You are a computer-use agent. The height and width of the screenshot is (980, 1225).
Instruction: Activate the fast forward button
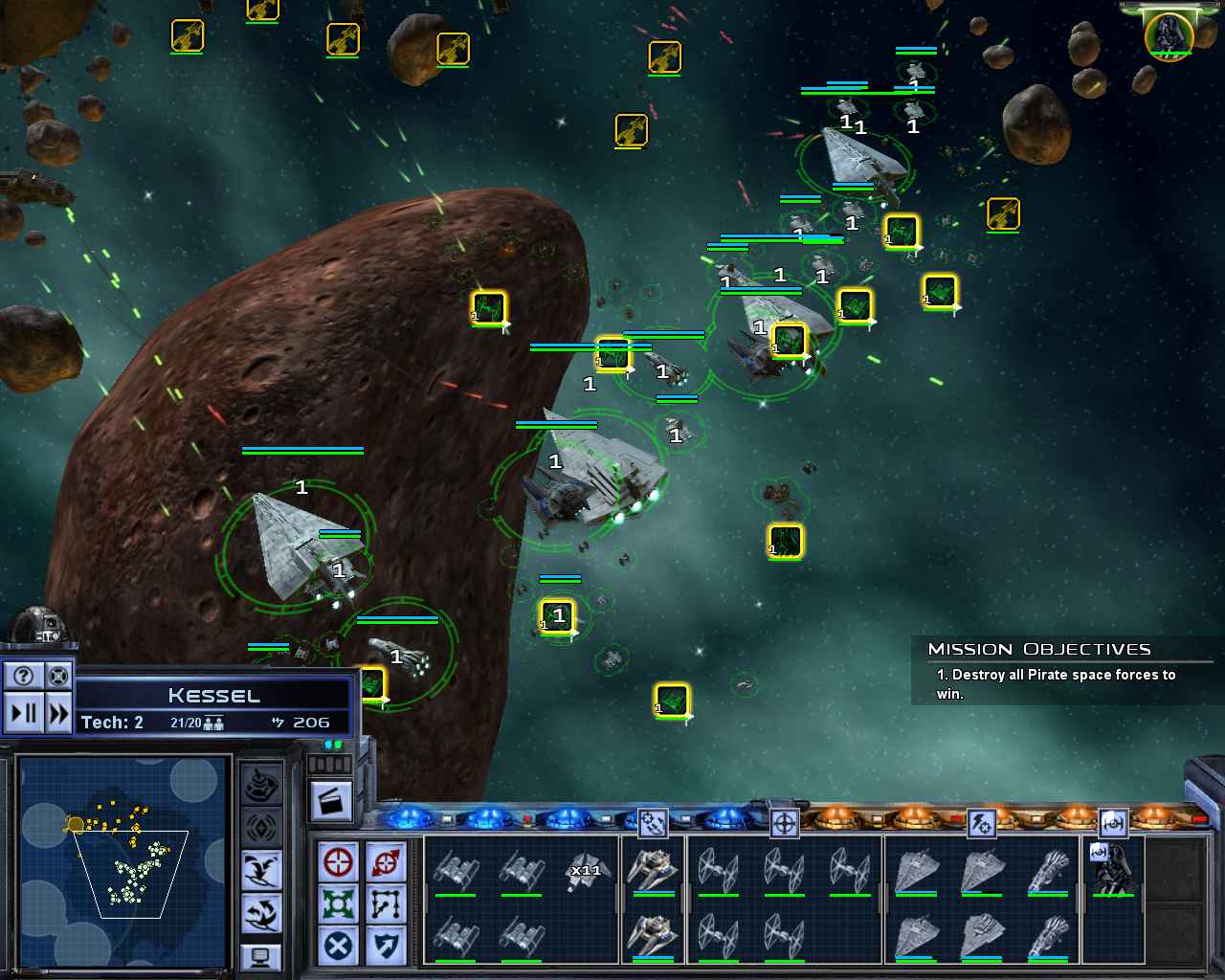58,713
